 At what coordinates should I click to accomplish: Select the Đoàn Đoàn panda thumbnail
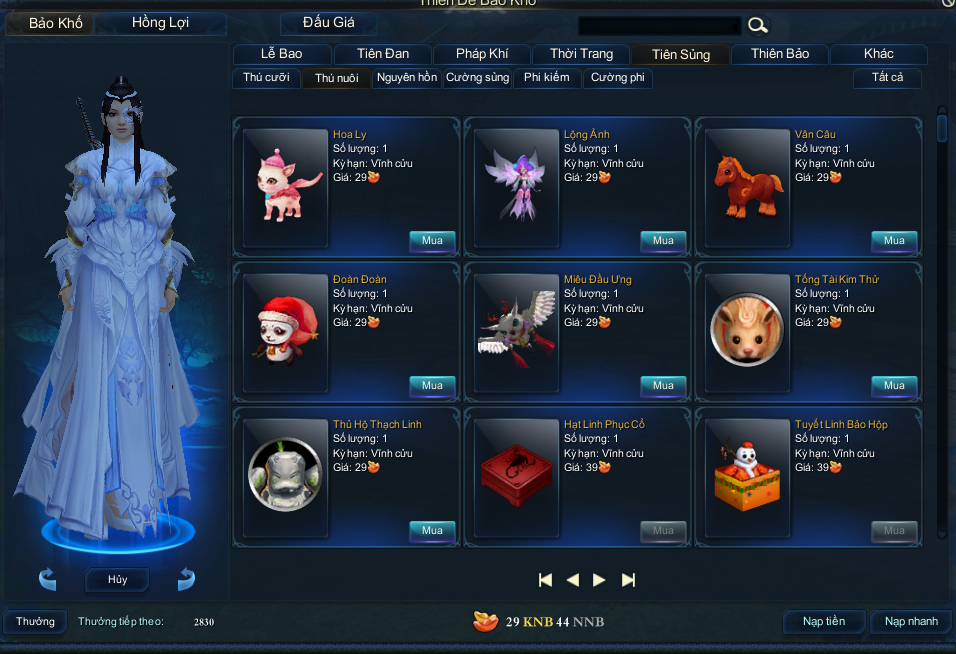(286, 331)
